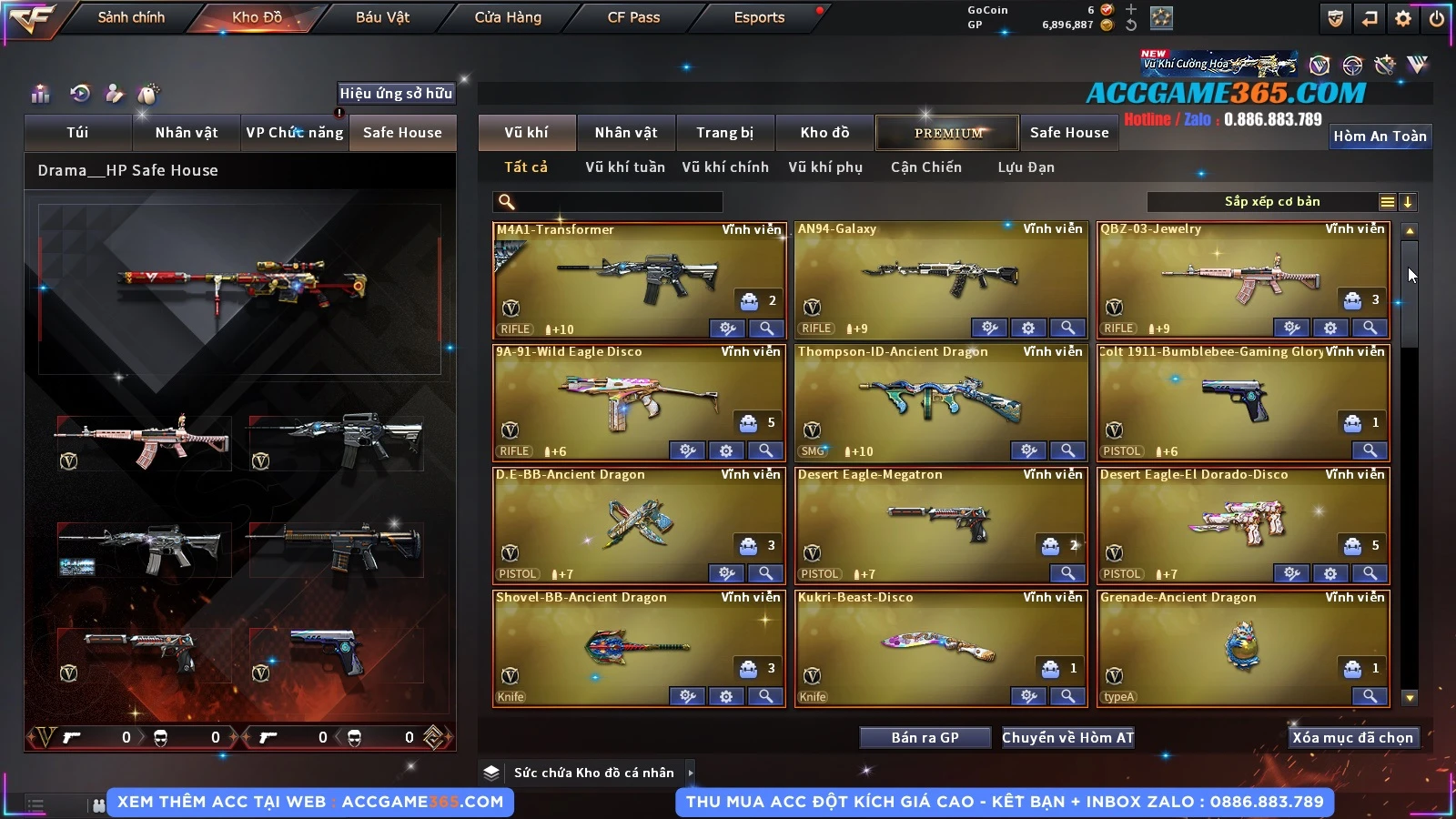Open the Sắp xếp cơ bản sort dropdown
This screenshot has width=1456, height=819.
tap(1271, 202)
